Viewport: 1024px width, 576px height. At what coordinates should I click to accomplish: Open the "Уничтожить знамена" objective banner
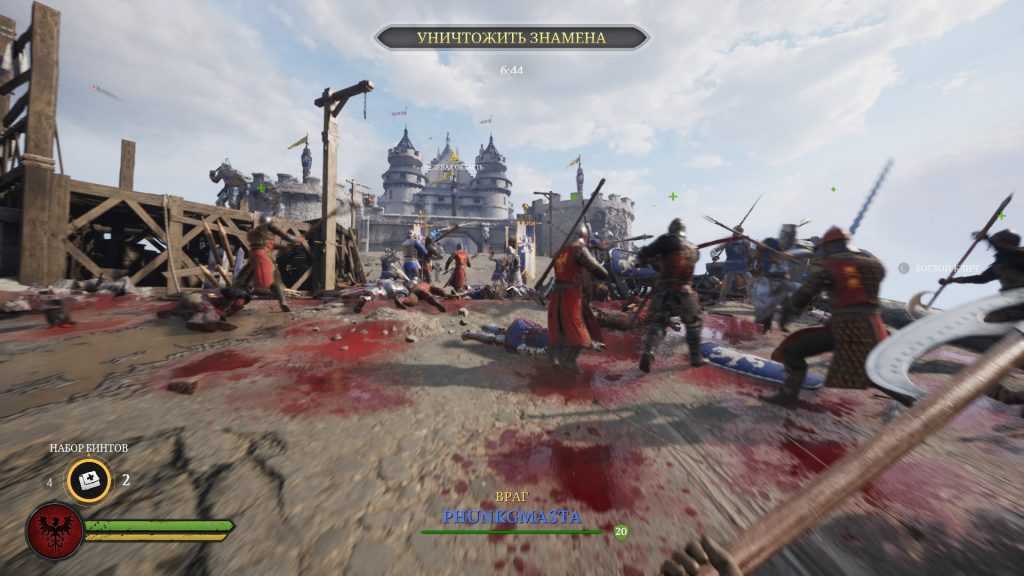coord(511,38)
